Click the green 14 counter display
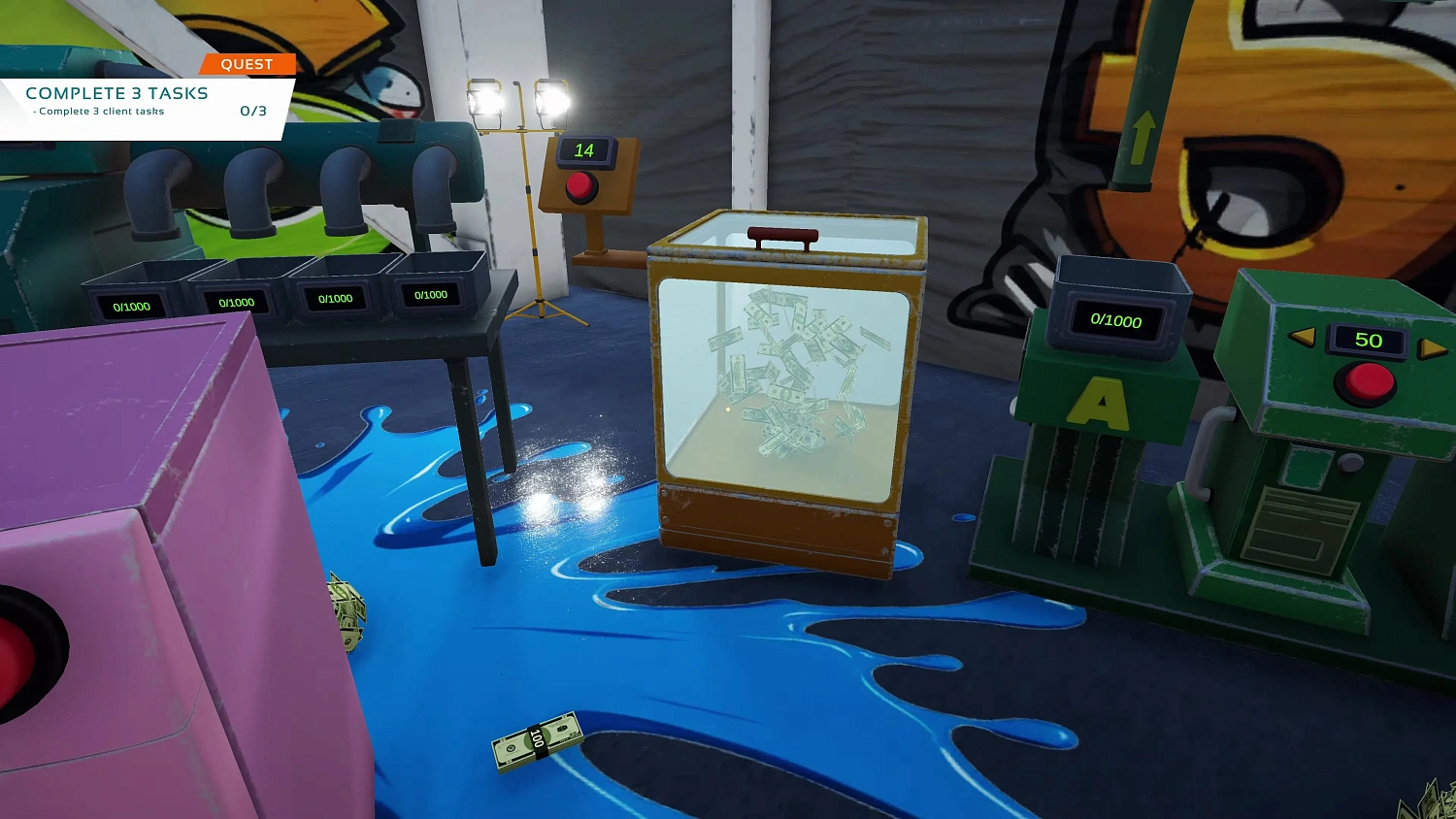 tap(583, 150)
